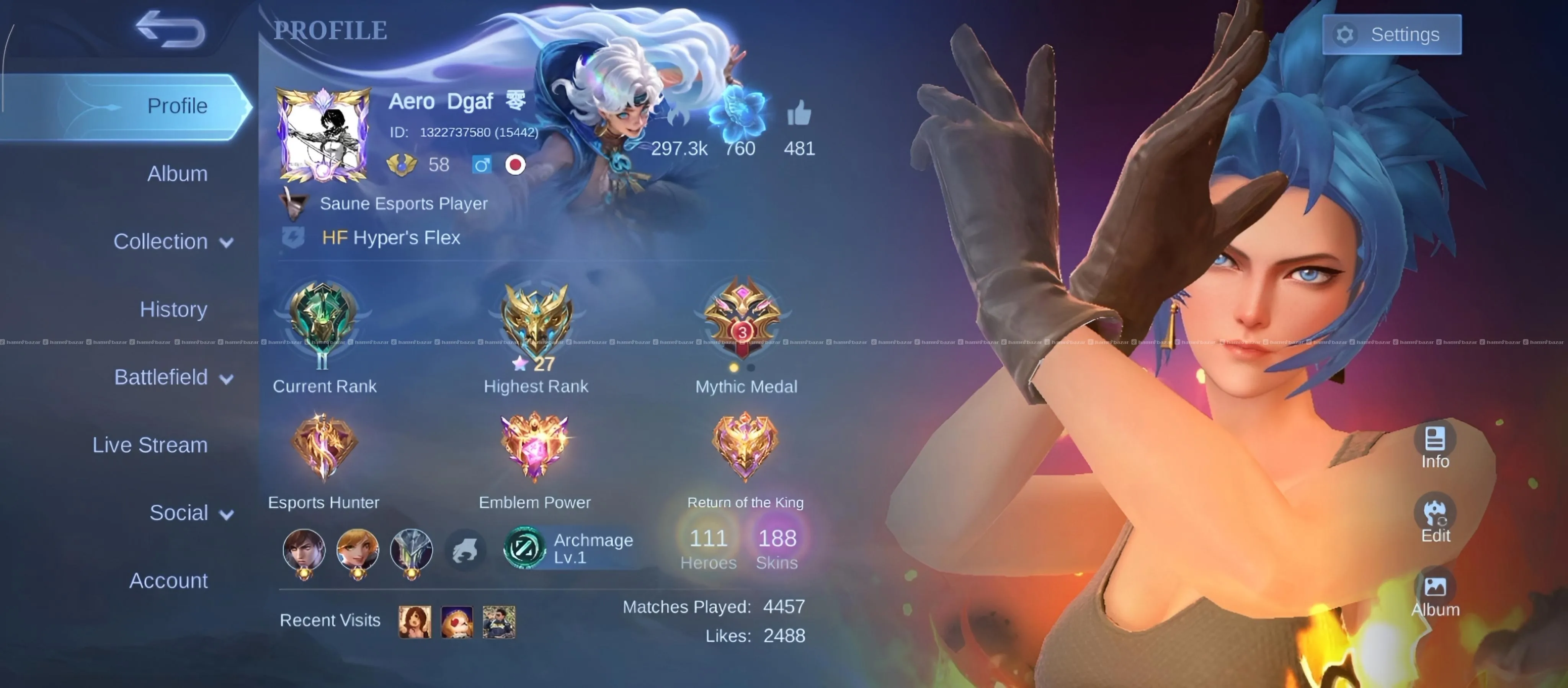
Task: Open the Info button
Action: [x=1435, y=447]
